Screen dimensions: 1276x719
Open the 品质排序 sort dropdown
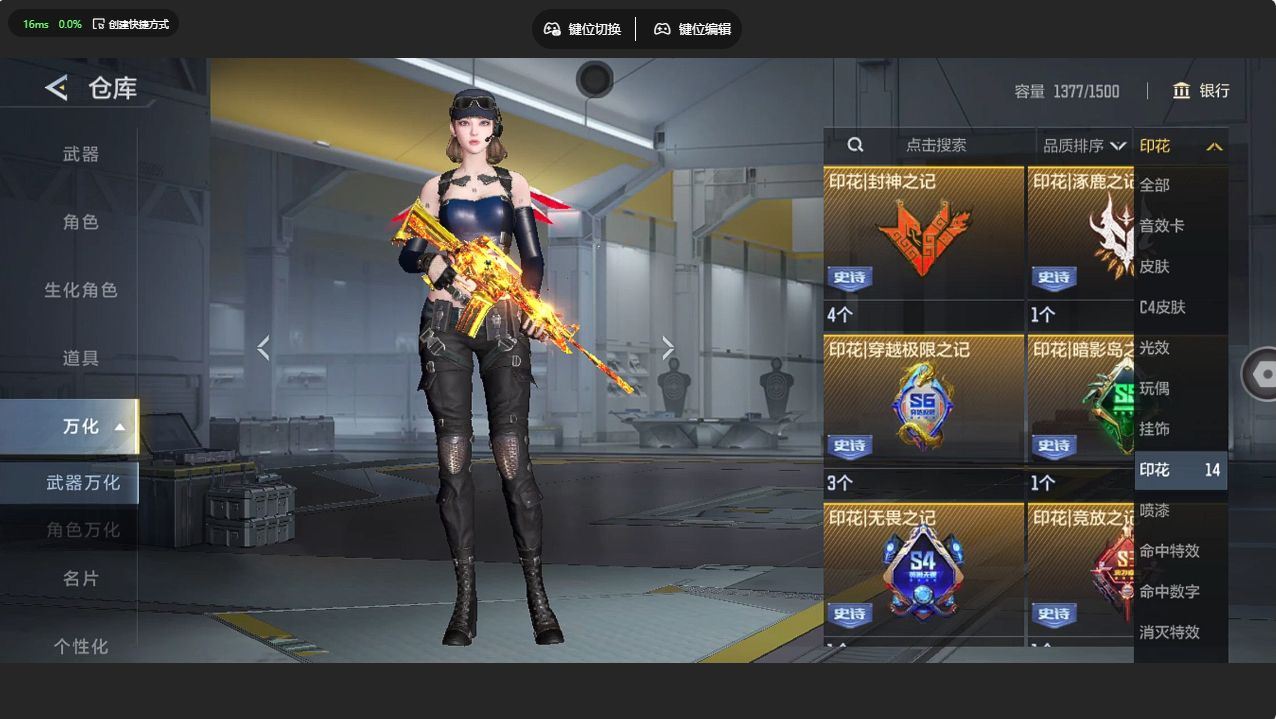1084,146
